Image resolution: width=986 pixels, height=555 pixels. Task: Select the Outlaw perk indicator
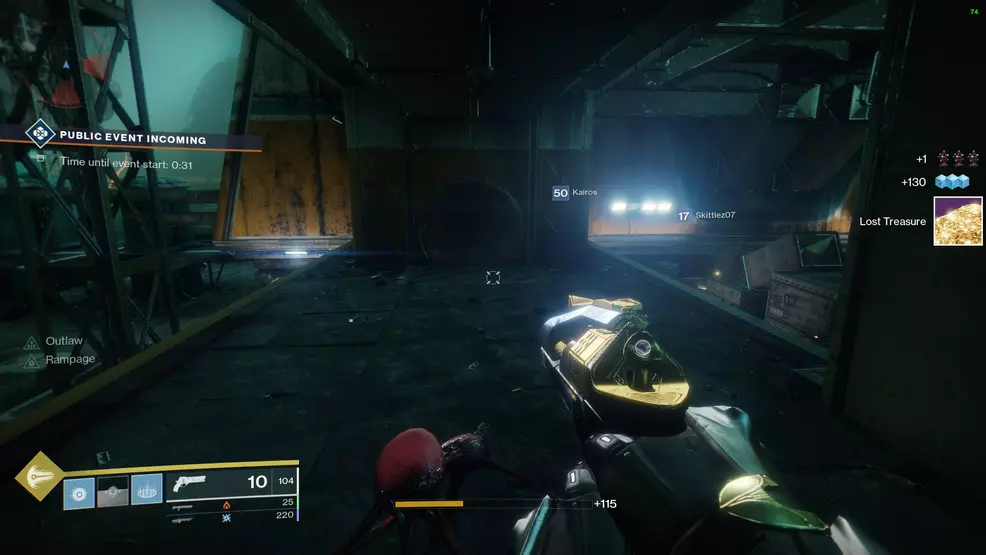[x=61, y=341]
